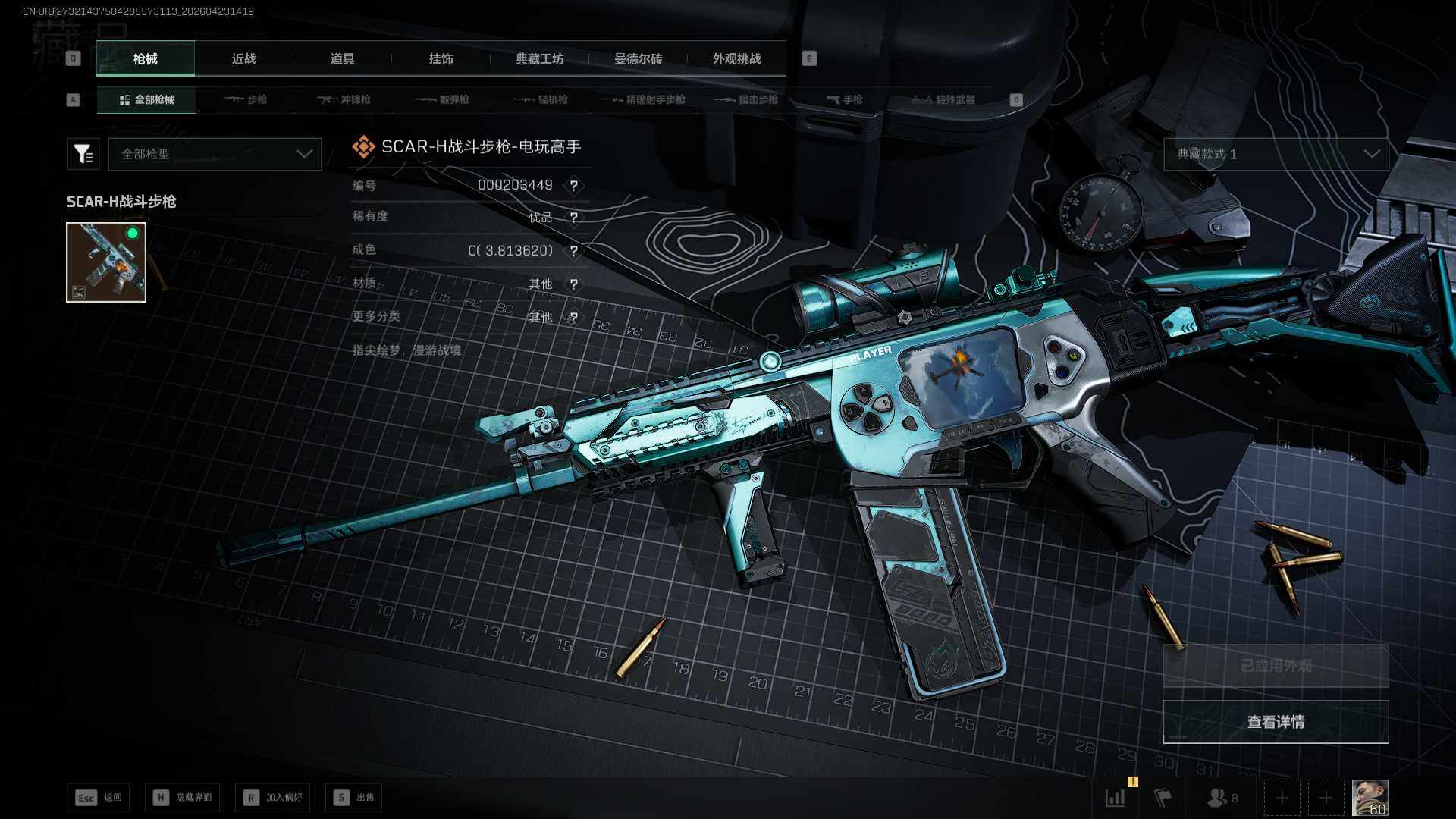This screenshot has height=819, width=1456.
Task: Show the 手枪 pistol category
Action: [845, 99]
